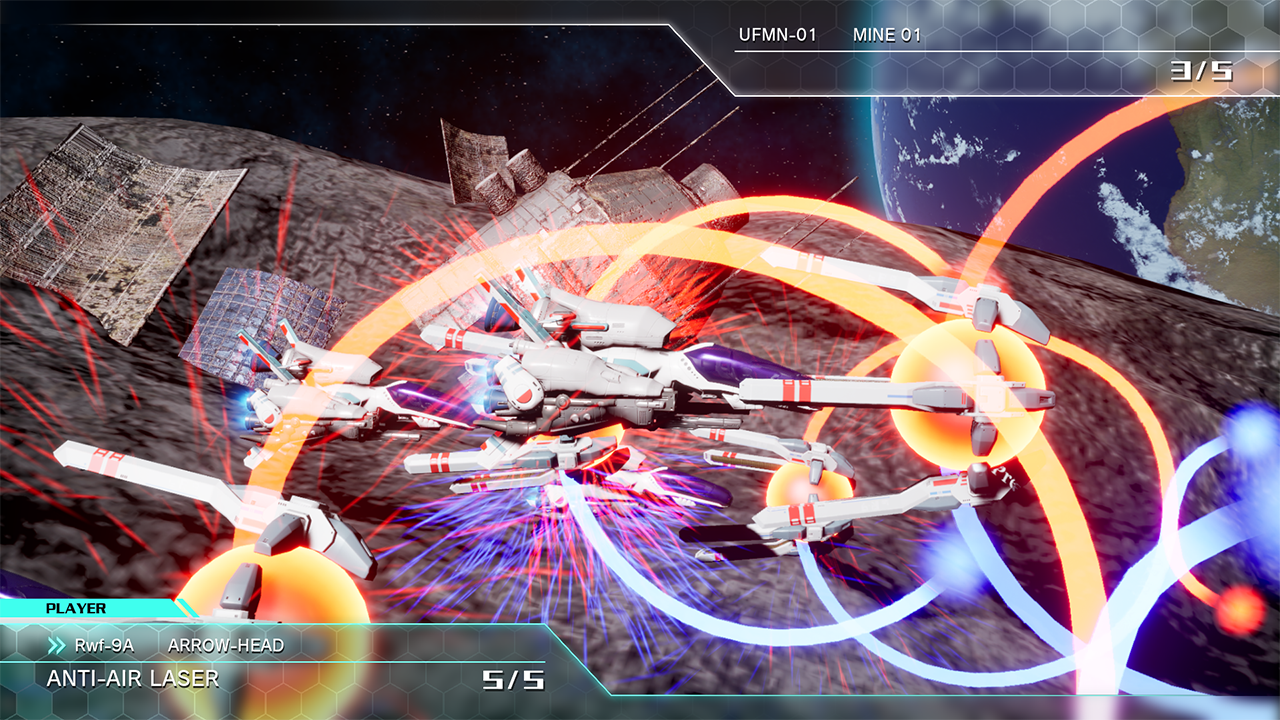Select the UFMN-01 MINE 01 enemy panel
The width and height of the screenshot is (1280, 720).
point(830,36)
